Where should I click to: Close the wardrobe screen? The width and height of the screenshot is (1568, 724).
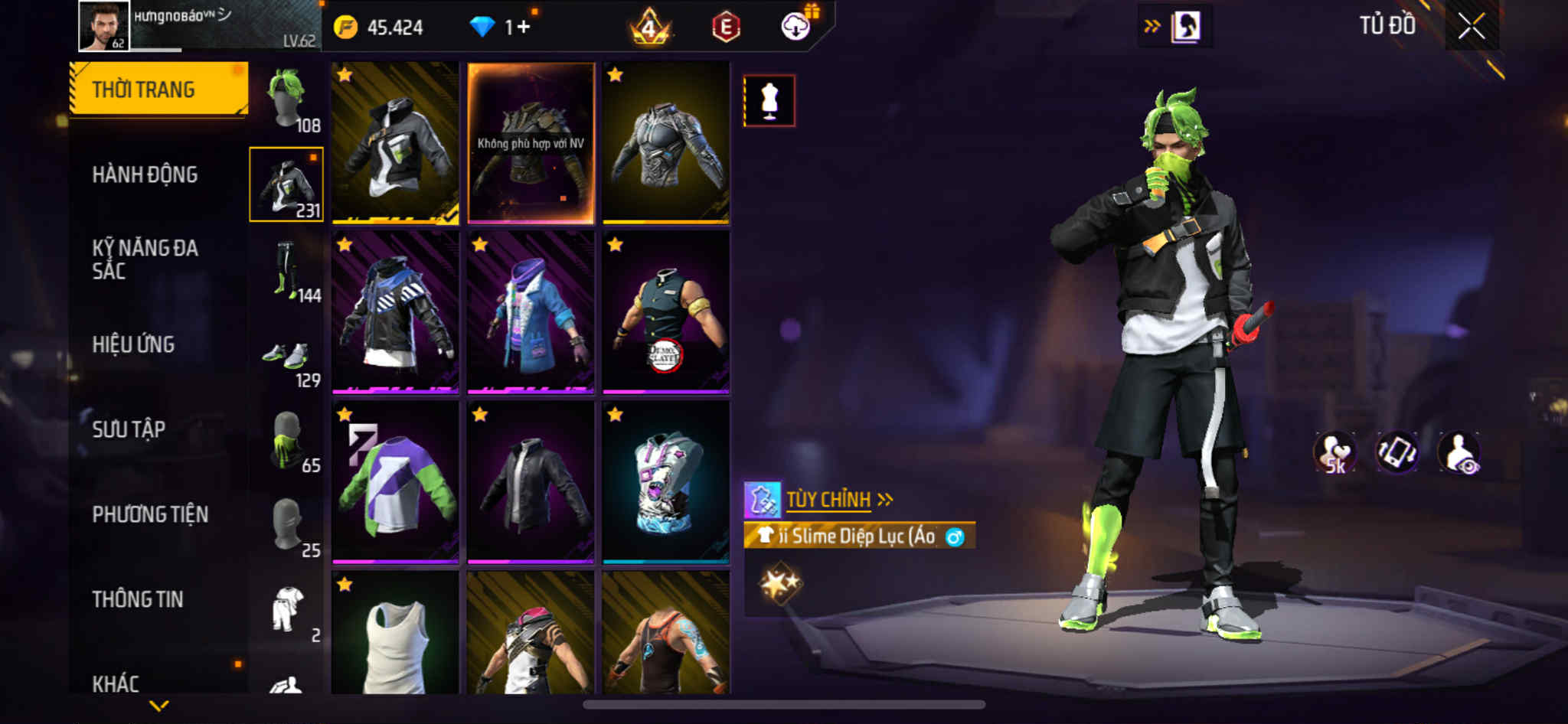click(1471, 27)
